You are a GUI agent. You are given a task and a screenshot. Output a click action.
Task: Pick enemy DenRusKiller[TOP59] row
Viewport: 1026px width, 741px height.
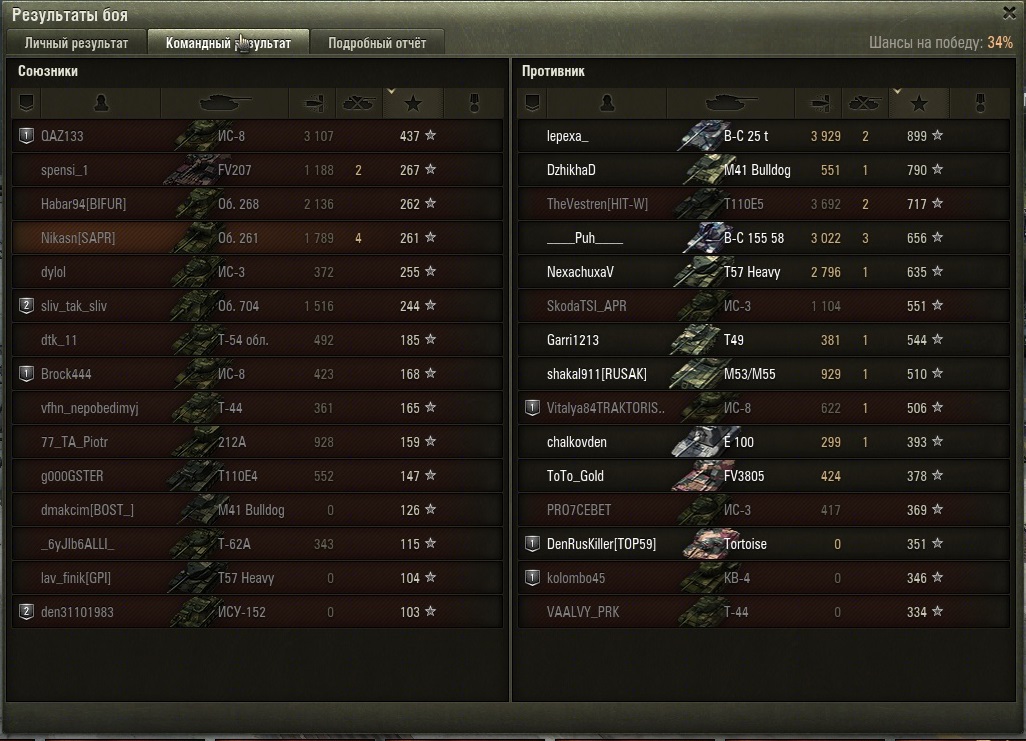(601, 544)
